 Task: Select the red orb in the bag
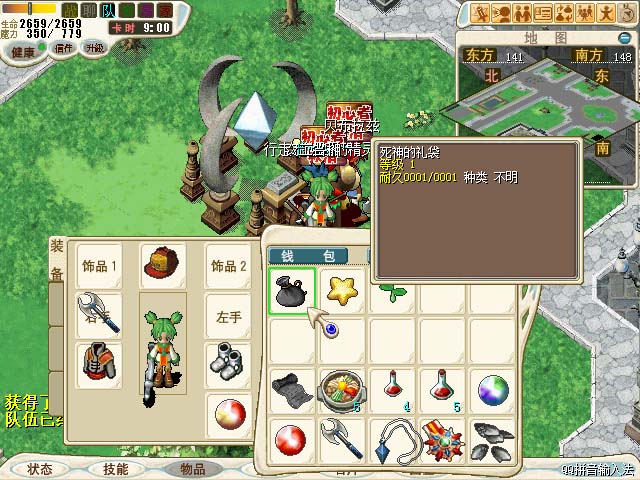coord(292,438)
